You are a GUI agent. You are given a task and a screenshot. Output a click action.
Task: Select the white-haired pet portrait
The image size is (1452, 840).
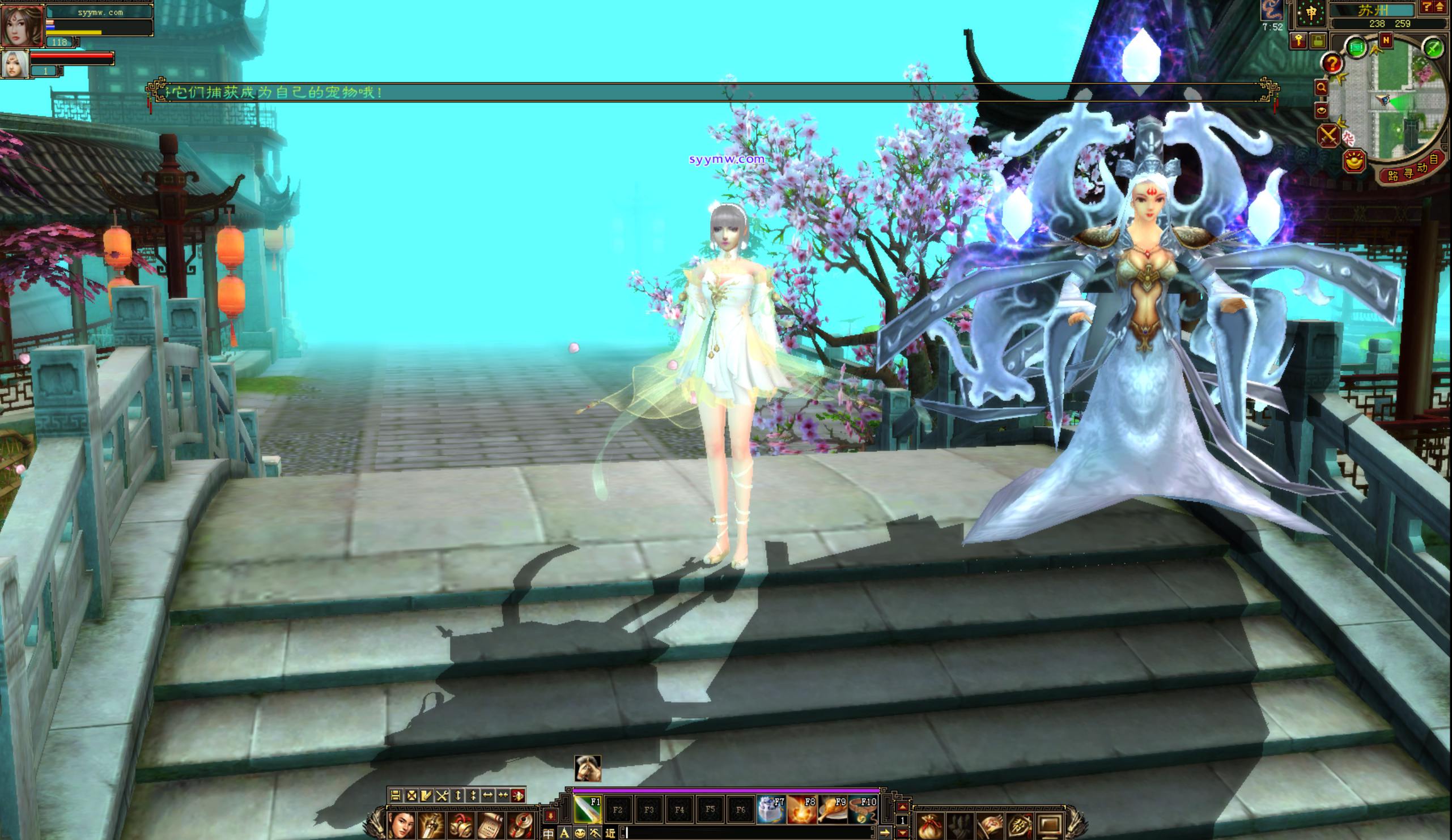coord(15,64)
